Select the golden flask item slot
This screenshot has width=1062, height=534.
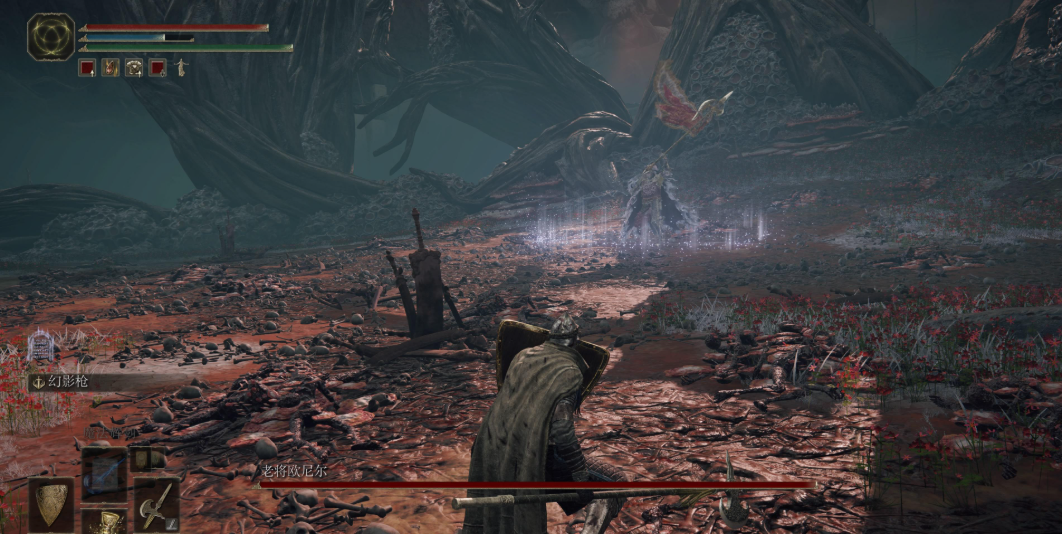tap(103, 521)
